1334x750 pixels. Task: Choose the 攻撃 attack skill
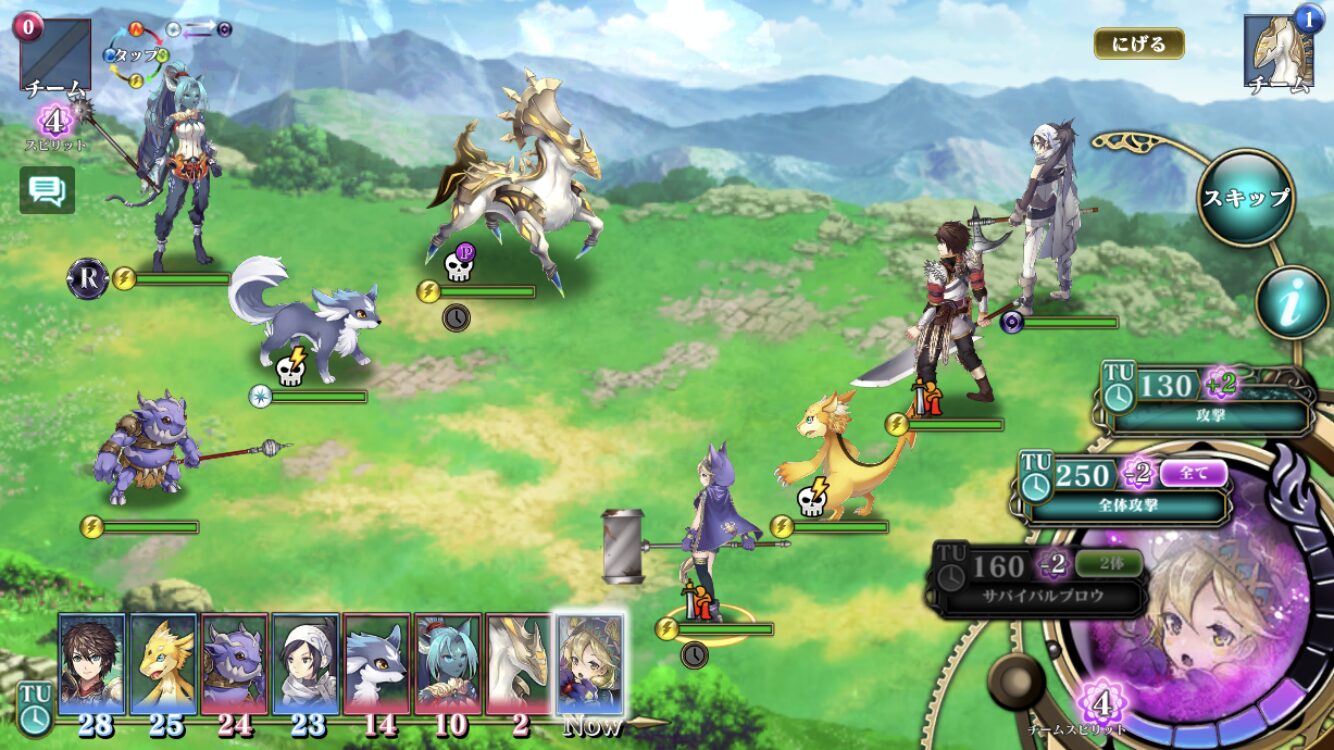pyautogui.click(x=1211, y=402)
